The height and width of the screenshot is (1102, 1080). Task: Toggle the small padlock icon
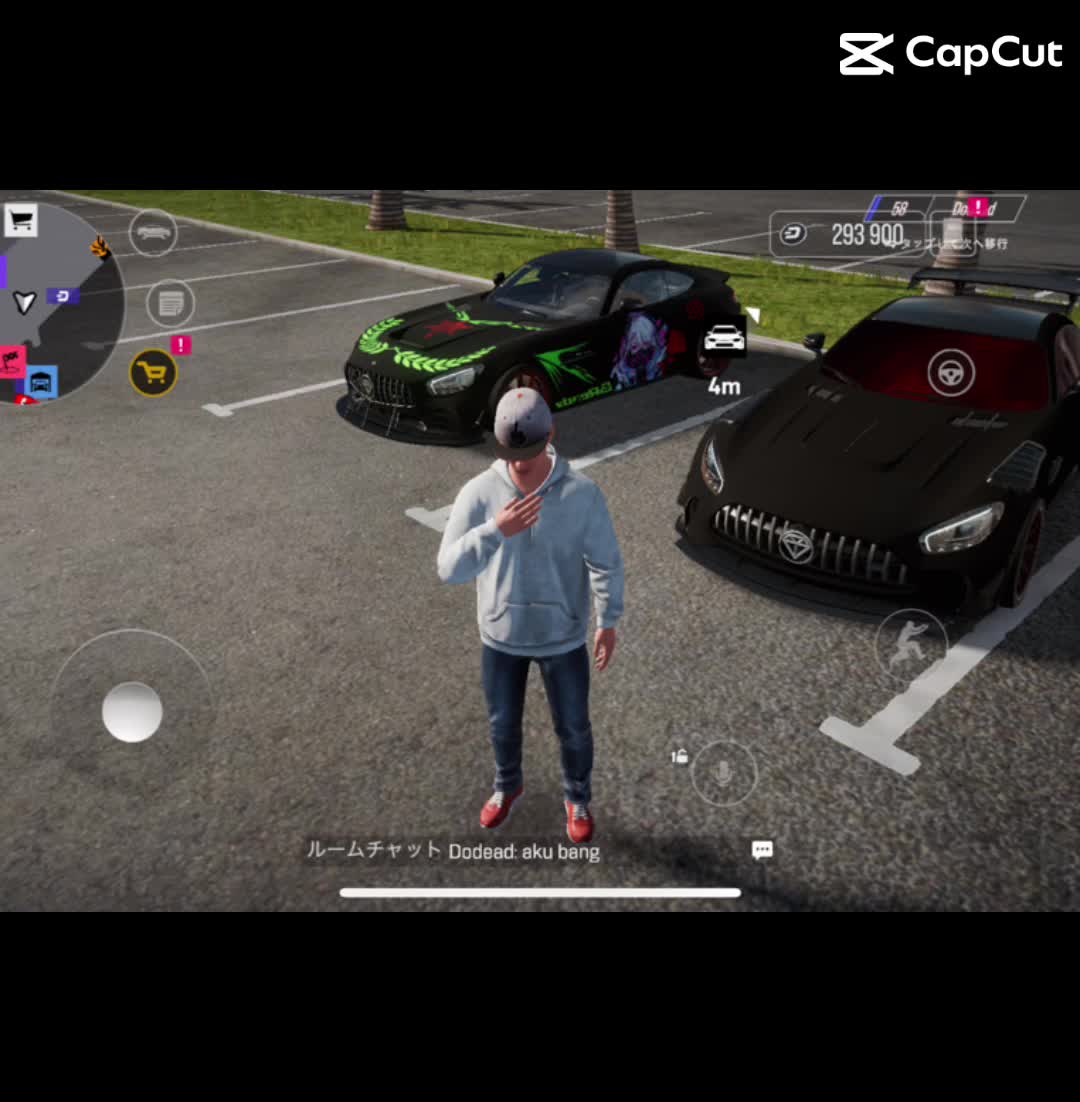click(x=680, y=756)
